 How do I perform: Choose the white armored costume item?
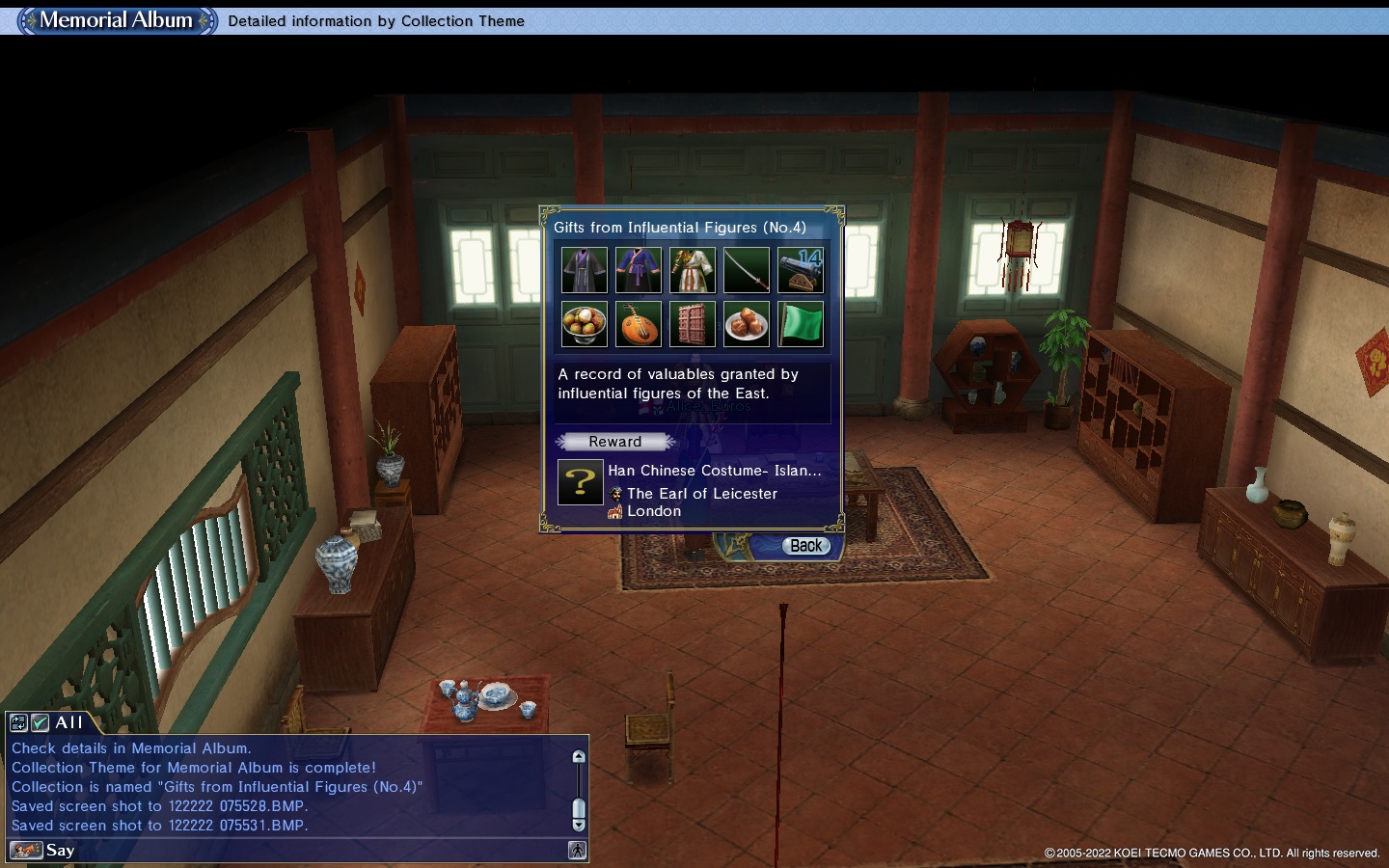click(x=693, y=270)
